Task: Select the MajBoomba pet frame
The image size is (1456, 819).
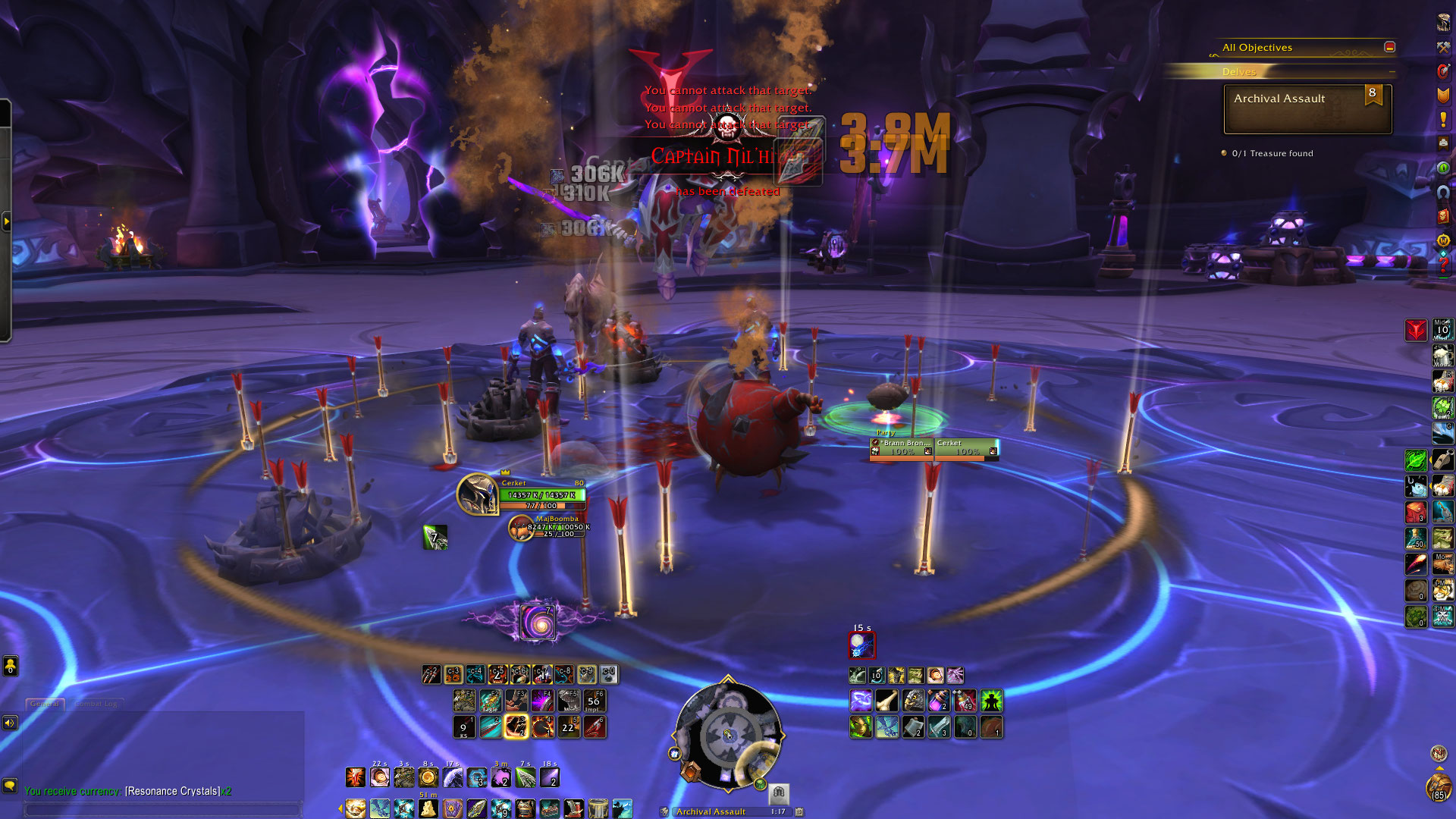Action: tap(521, 528)
